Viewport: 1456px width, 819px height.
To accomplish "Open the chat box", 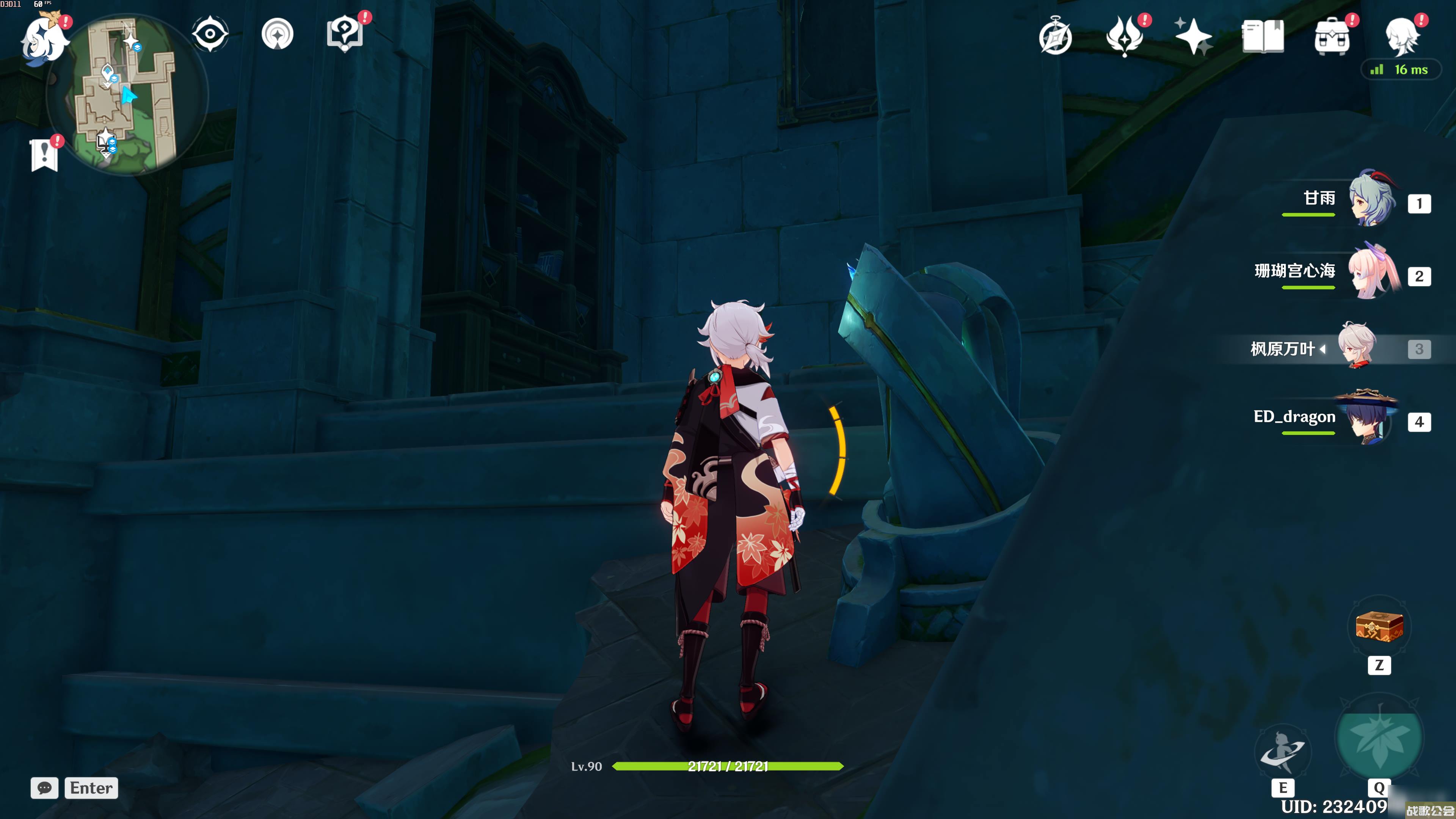I will [x=45, y=788].
